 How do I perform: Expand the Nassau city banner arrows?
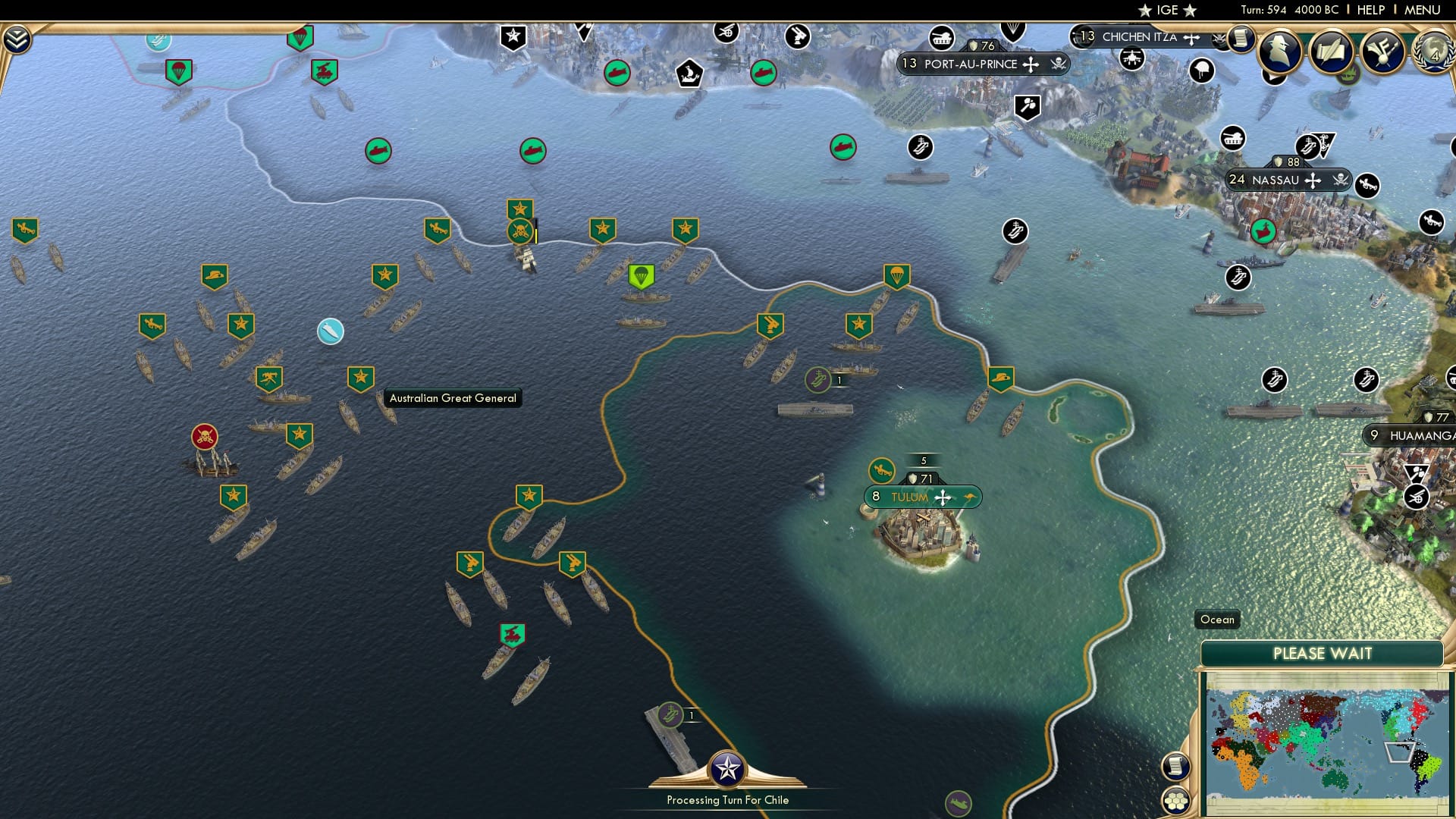1314,180
